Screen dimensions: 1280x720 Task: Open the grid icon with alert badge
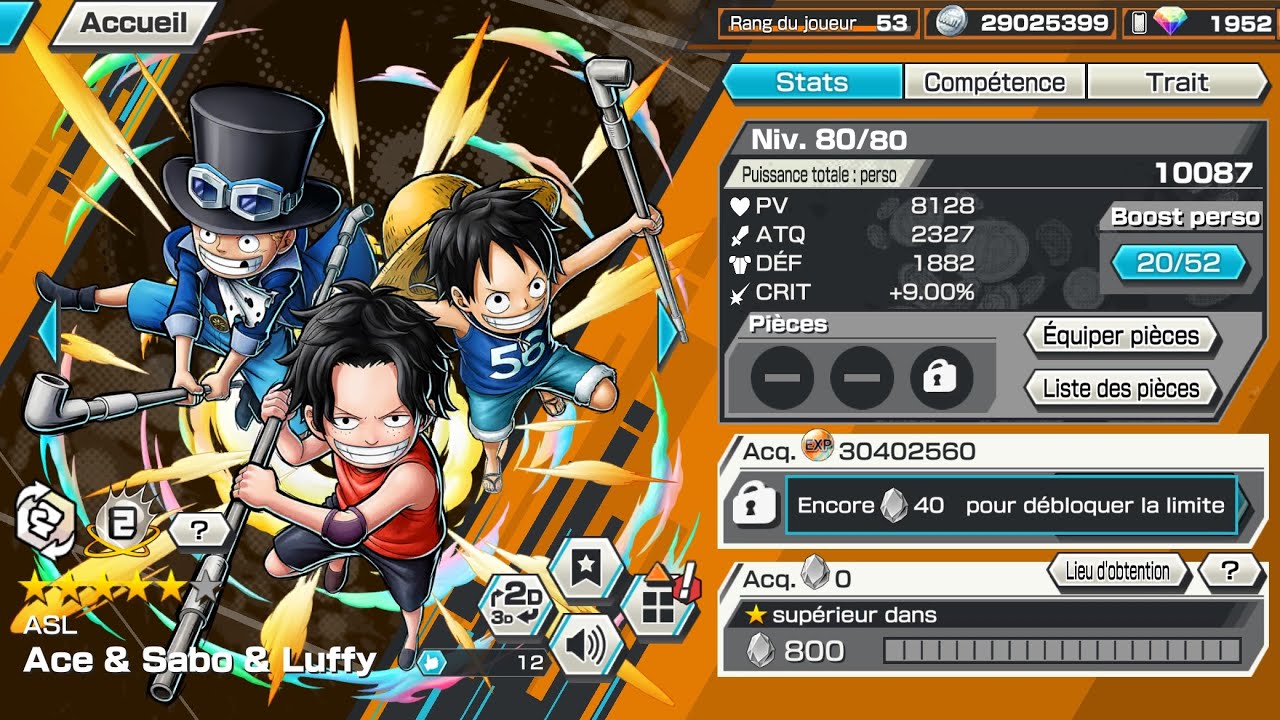click(658, 603)
